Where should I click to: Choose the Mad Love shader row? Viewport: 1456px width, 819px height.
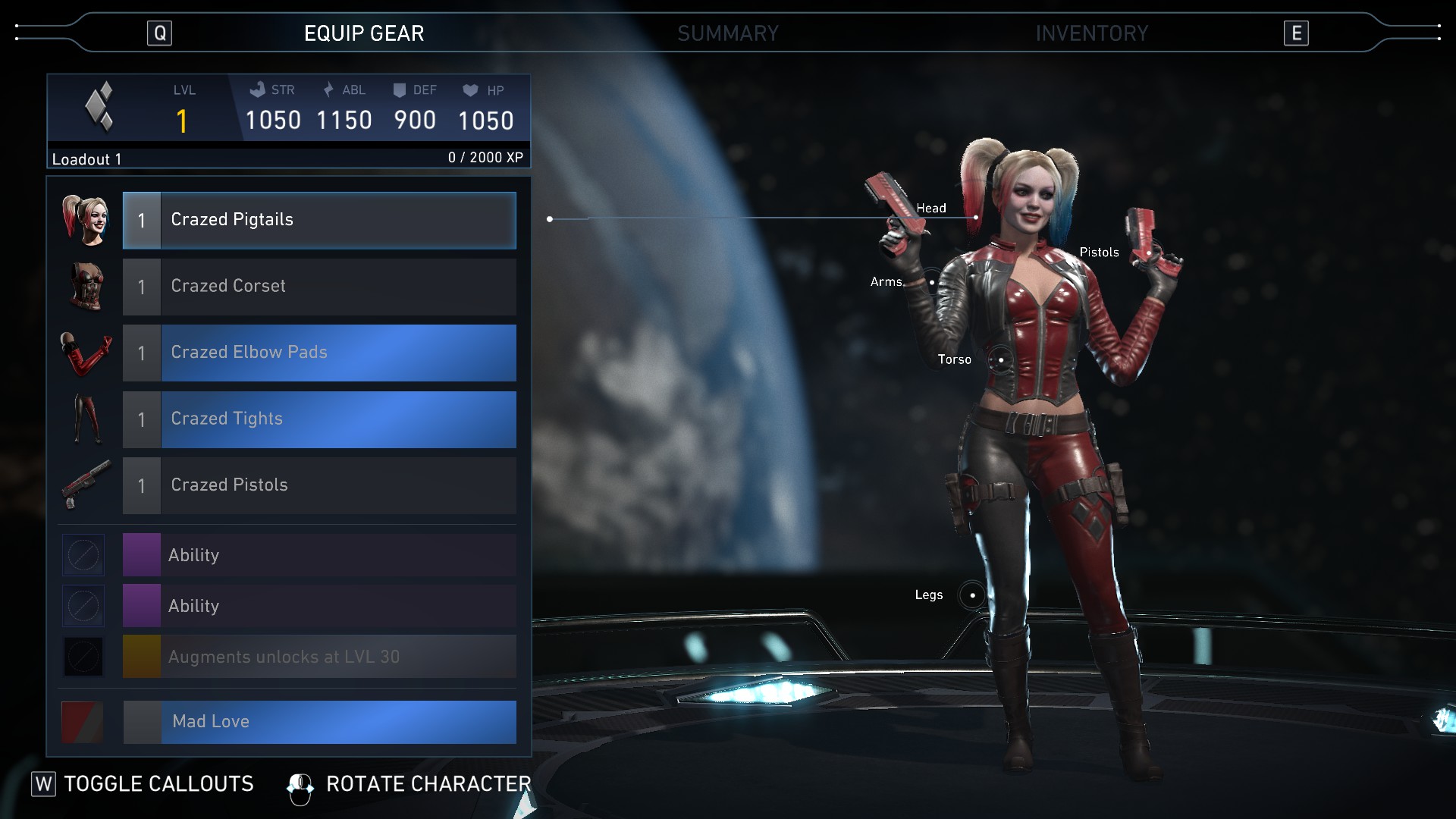[319, 721]
